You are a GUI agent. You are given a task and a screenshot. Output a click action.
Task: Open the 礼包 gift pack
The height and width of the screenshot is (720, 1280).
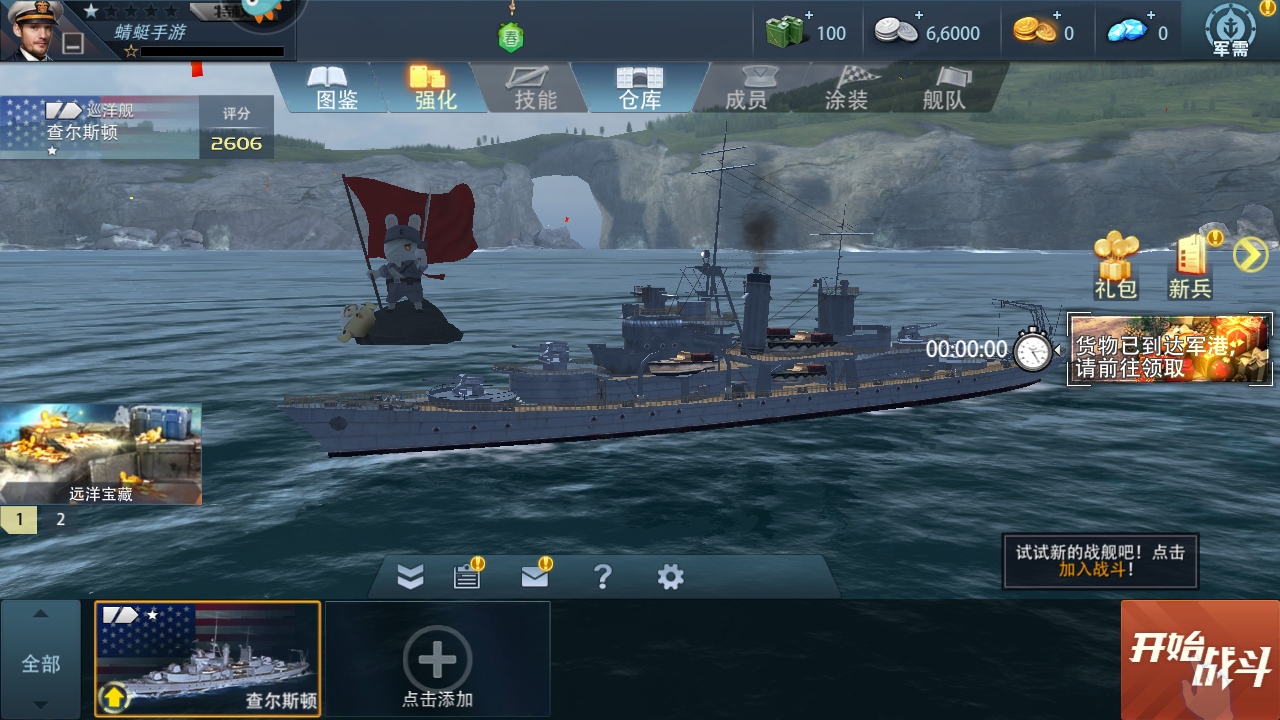point(1115,265)
